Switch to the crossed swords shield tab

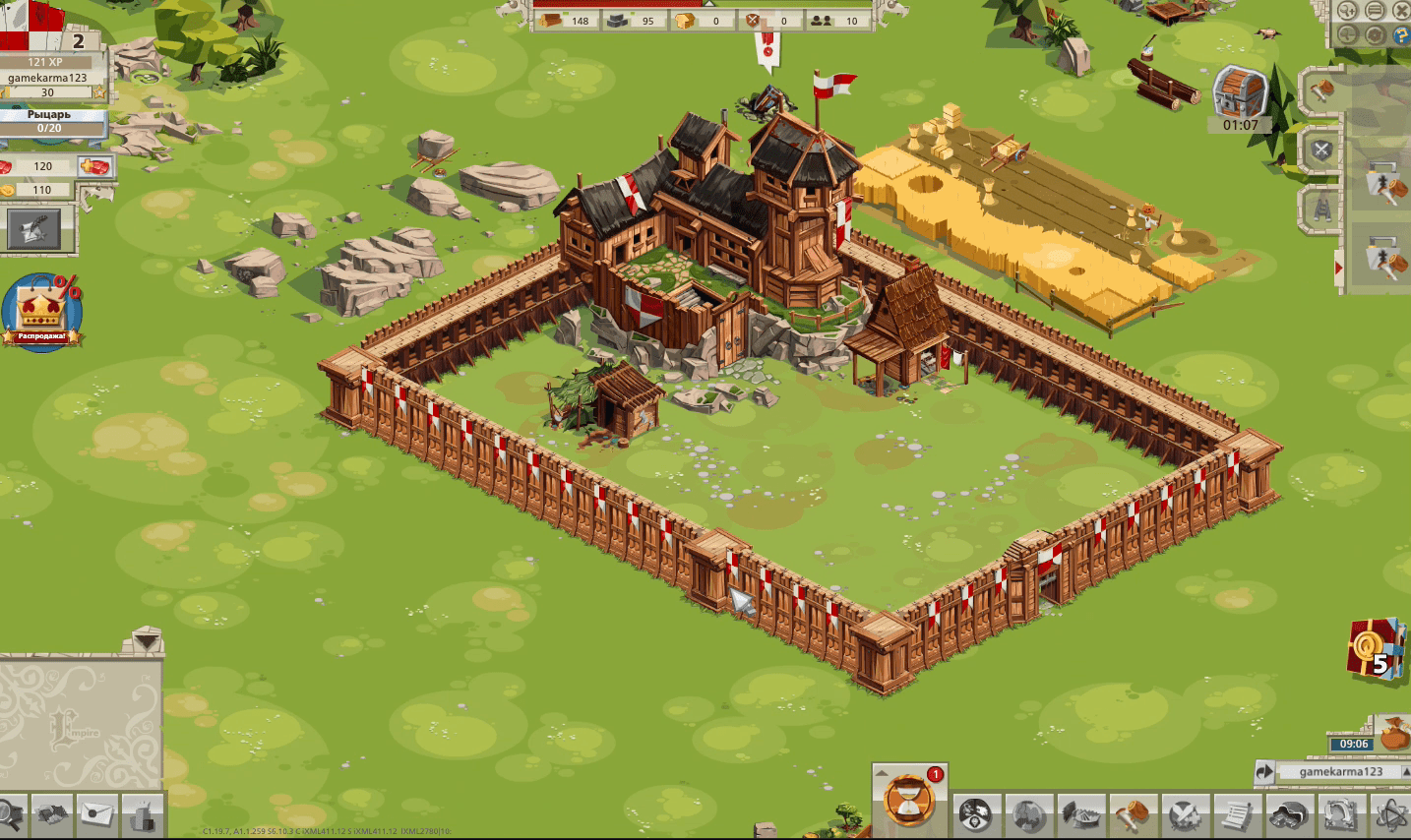click(1321, 150)
